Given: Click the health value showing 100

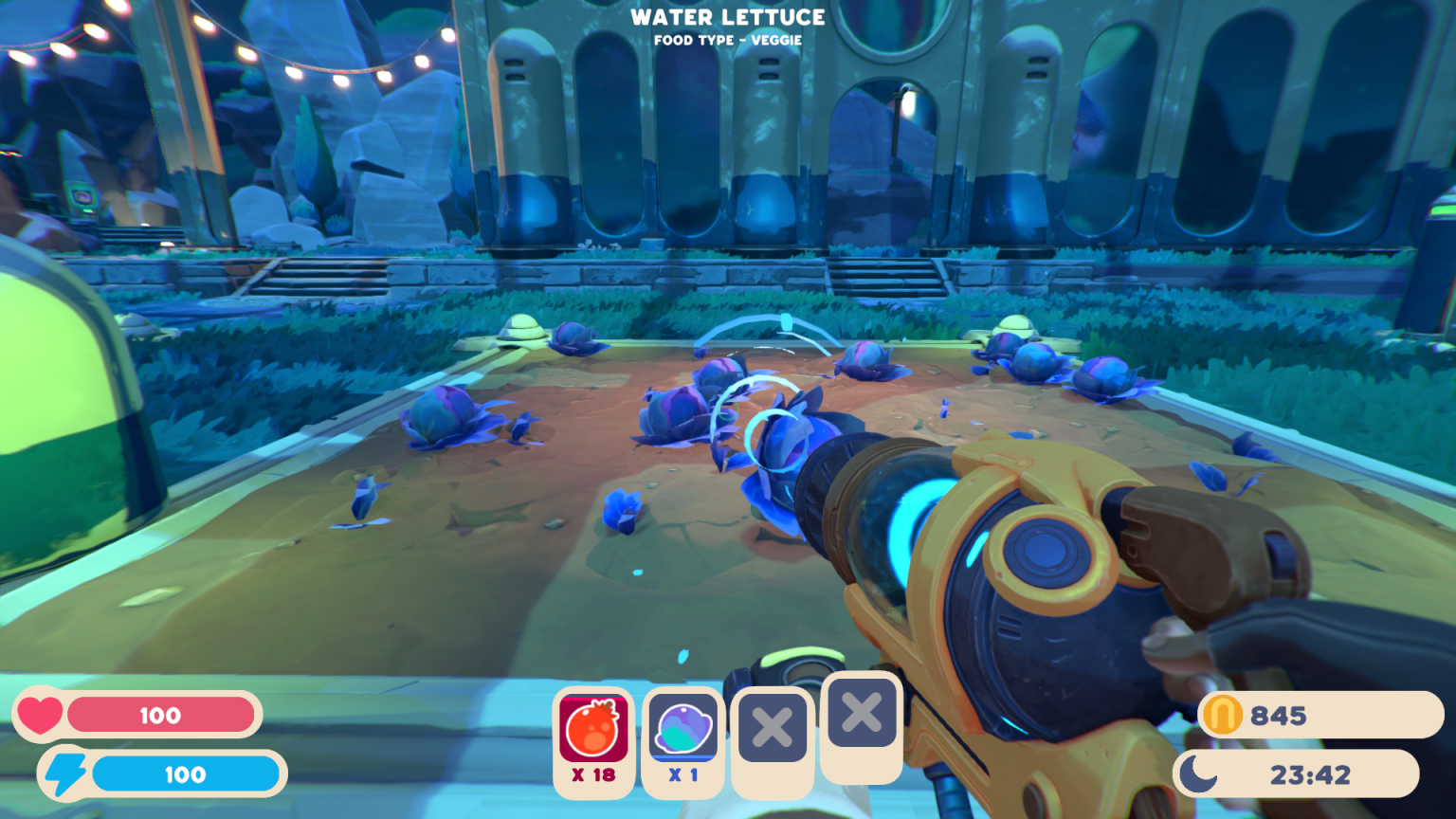Looking at the screenshot, I should tap(161, 716).
